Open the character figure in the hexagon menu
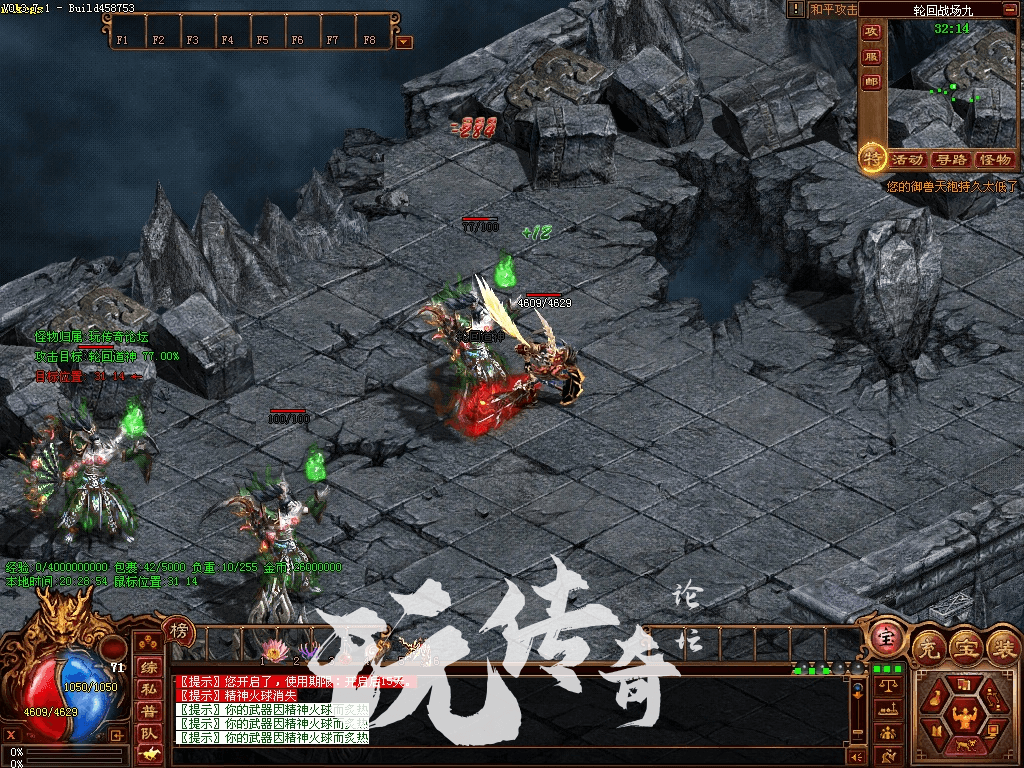The height and width of the screenshot is (768, 1024). pyautogui.click(x=964, y=715)
